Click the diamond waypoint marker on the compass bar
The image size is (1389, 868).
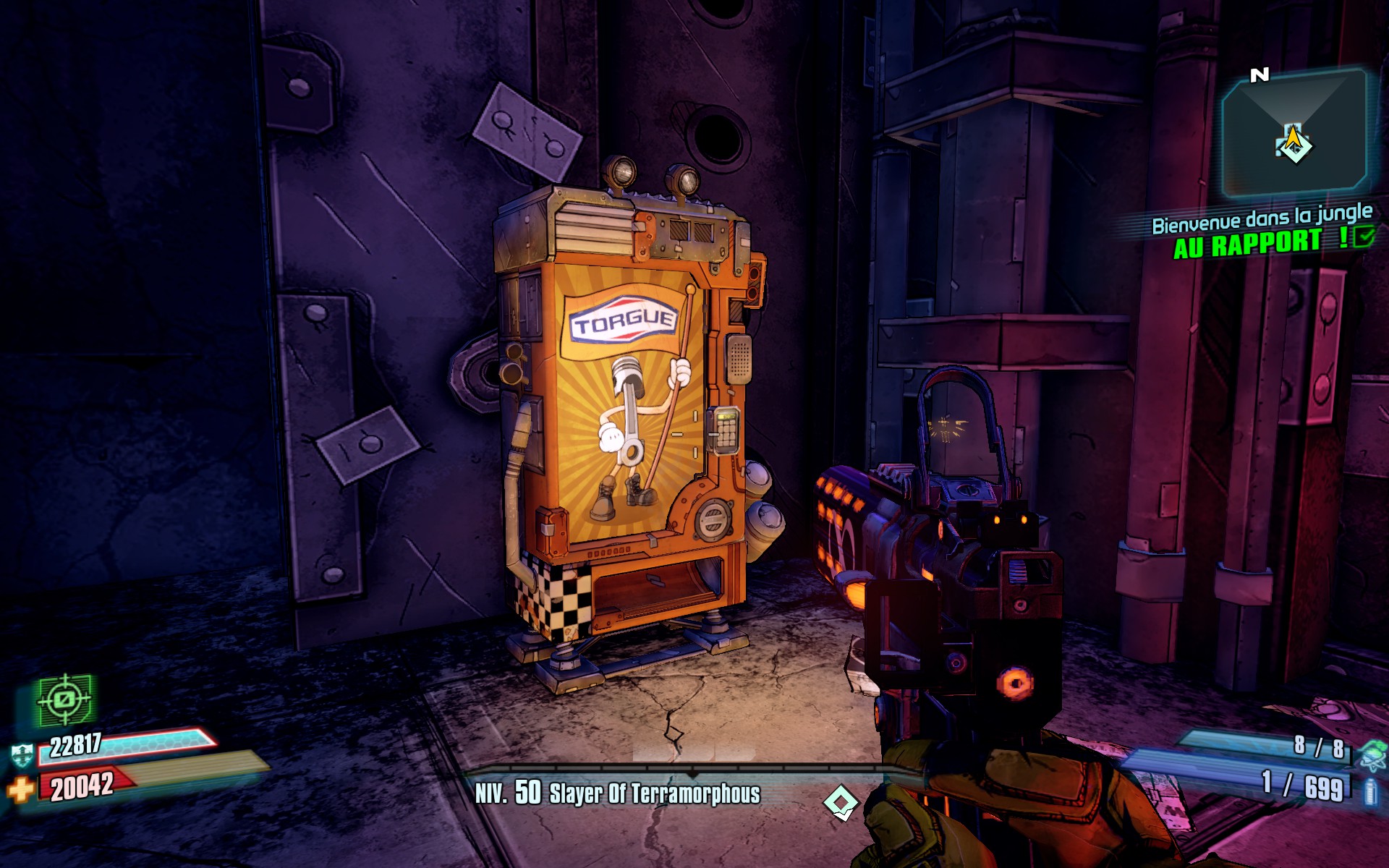(x=841, y=802)
